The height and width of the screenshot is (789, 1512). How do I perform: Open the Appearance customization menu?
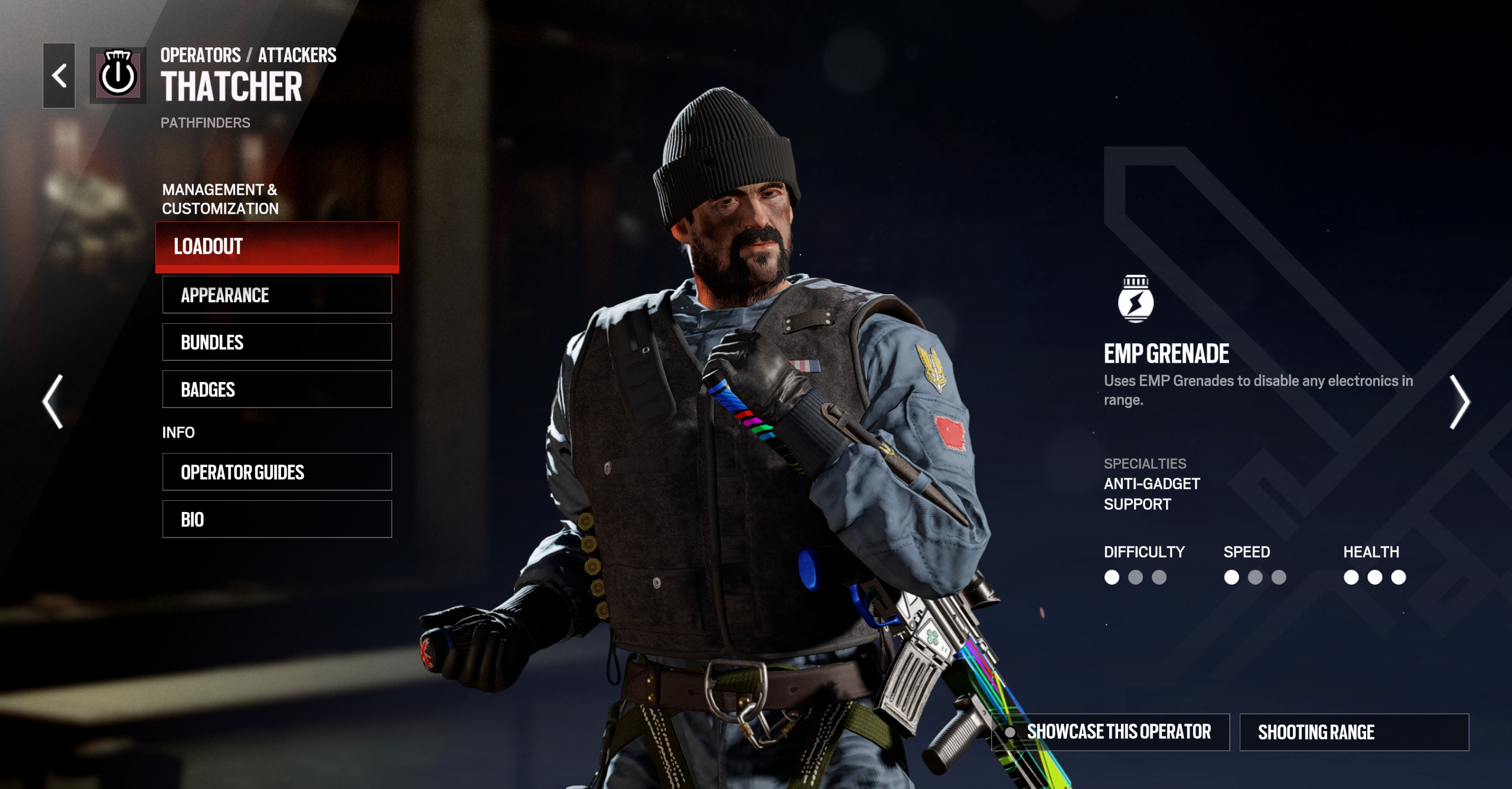277,295
